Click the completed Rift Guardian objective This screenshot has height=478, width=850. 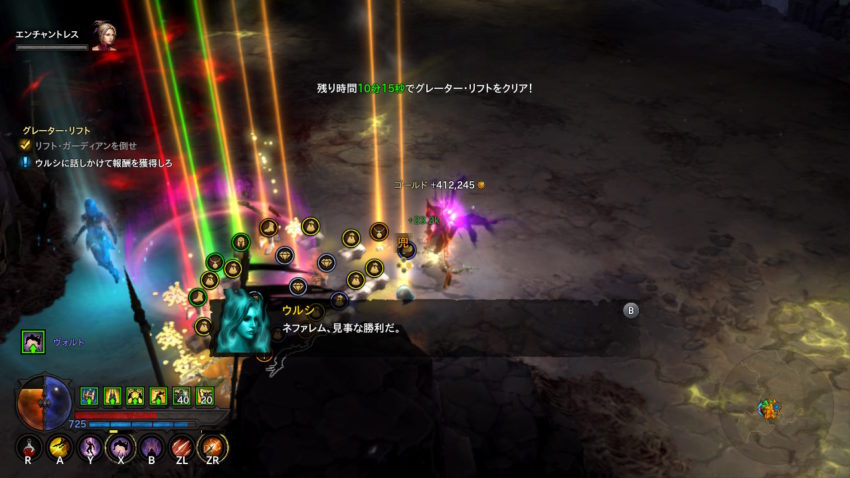click(x=85, y=145)
